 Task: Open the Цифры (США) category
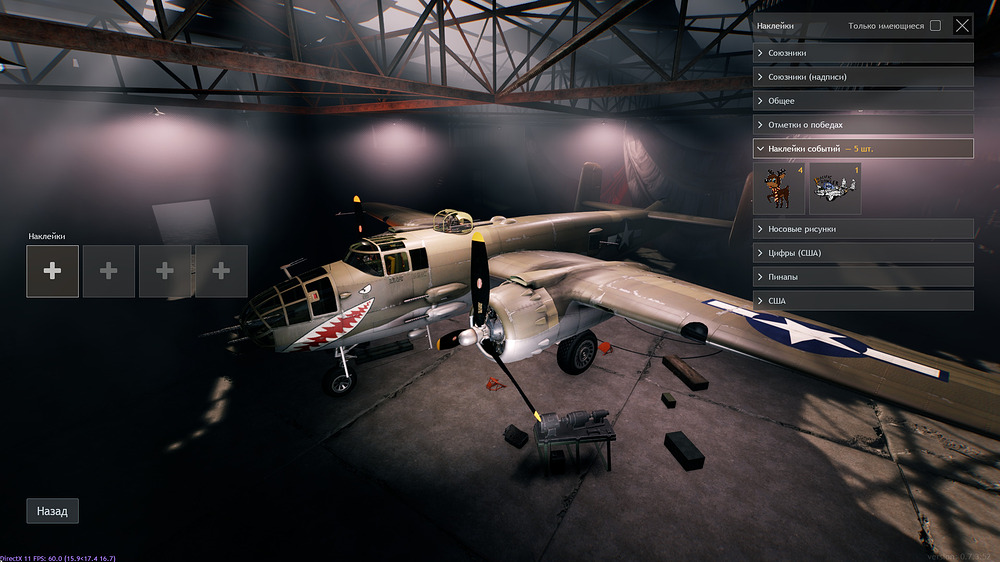[x=862, y=253]
